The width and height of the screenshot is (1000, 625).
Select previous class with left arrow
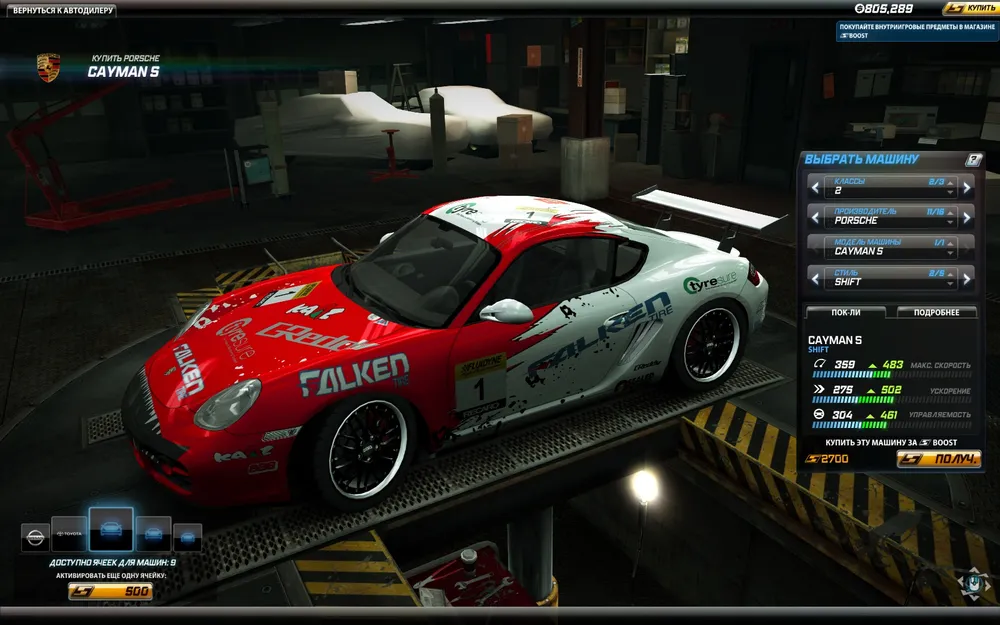[813, 186]
